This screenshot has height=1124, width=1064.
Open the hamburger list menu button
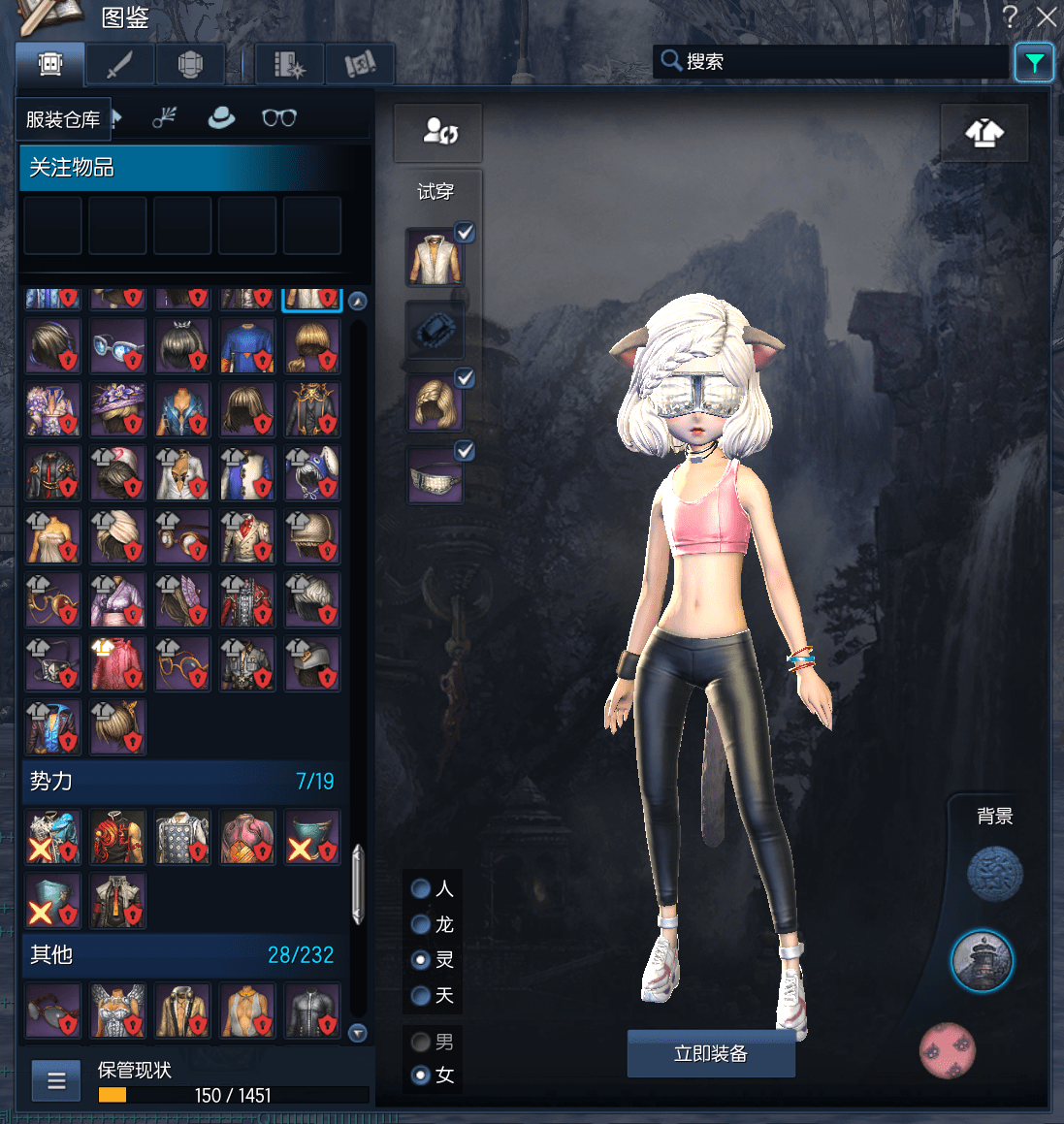56,1080
